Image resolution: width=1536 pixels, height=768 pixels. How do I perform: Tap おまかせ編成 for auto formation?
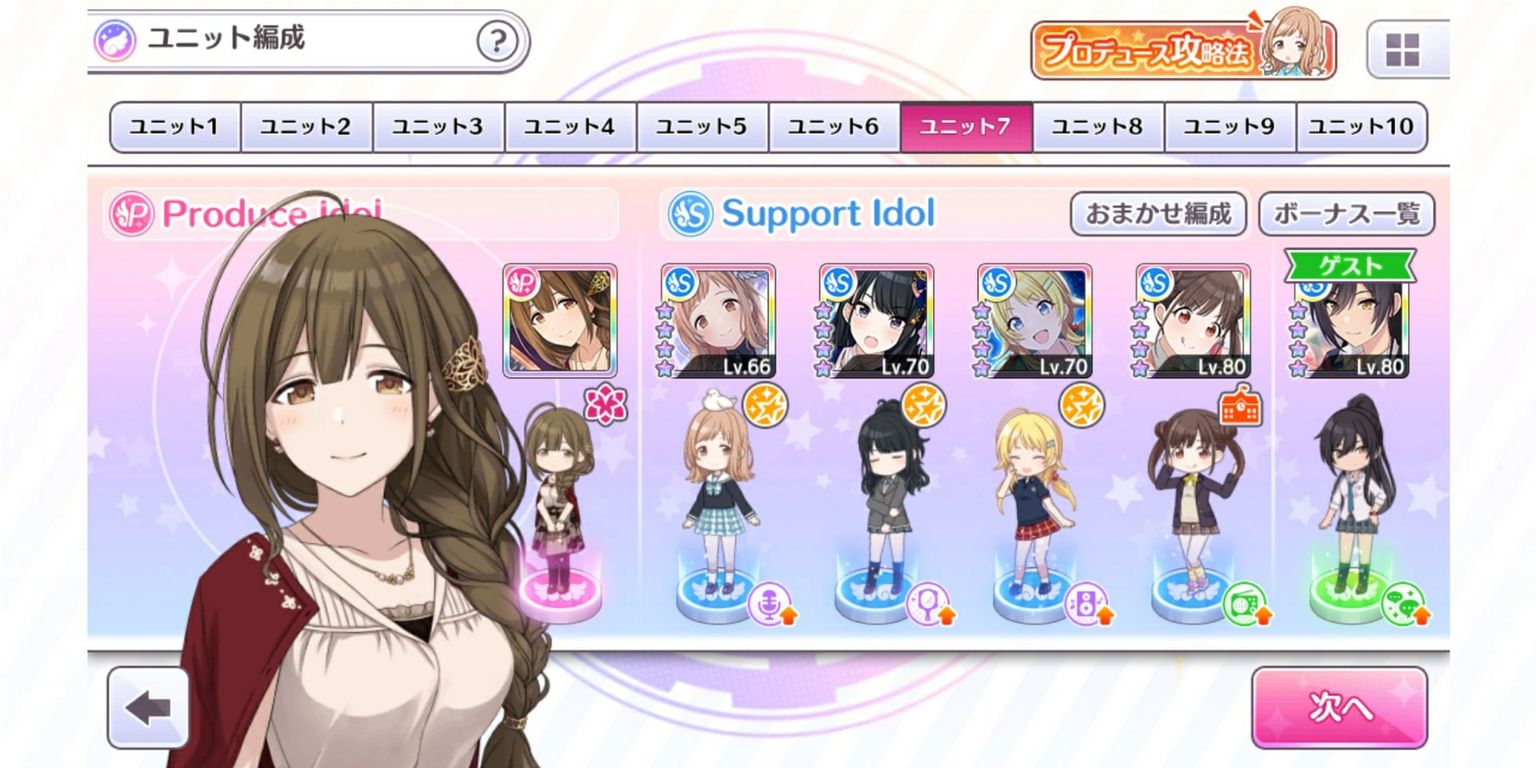(1158, 213)
